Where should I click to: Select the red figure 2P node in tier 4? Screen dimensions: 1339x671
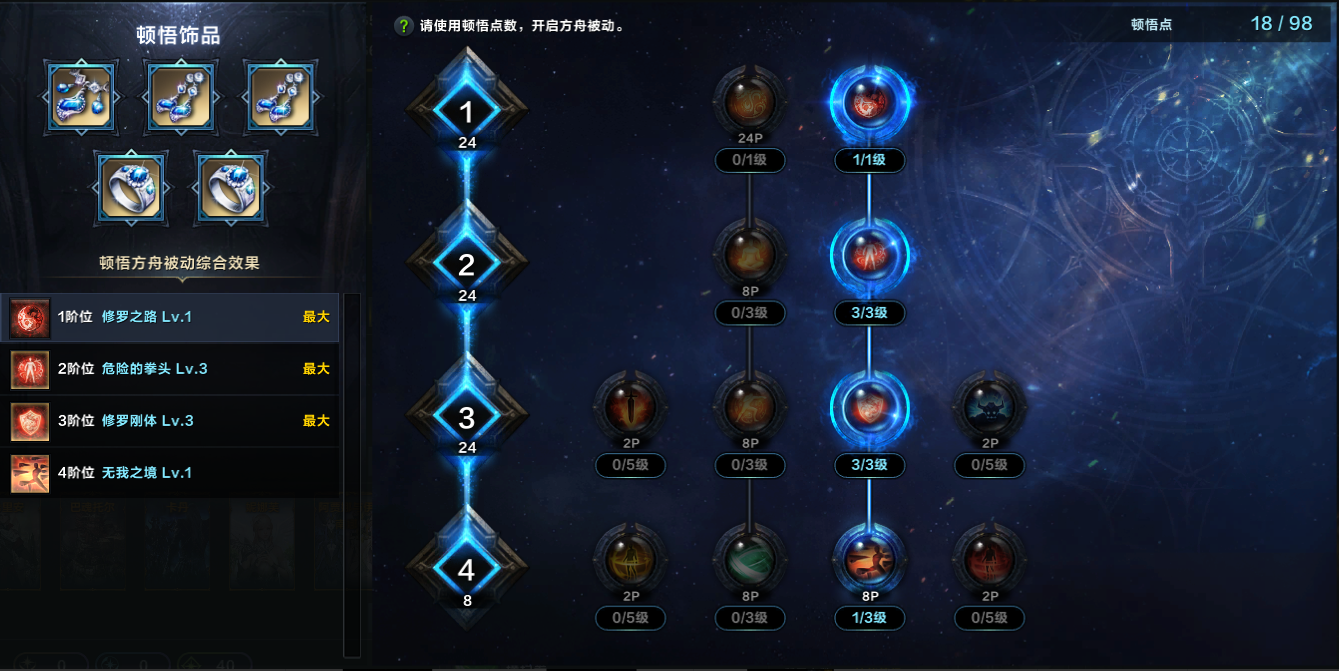pyautogui.click(x=989, y=559)
